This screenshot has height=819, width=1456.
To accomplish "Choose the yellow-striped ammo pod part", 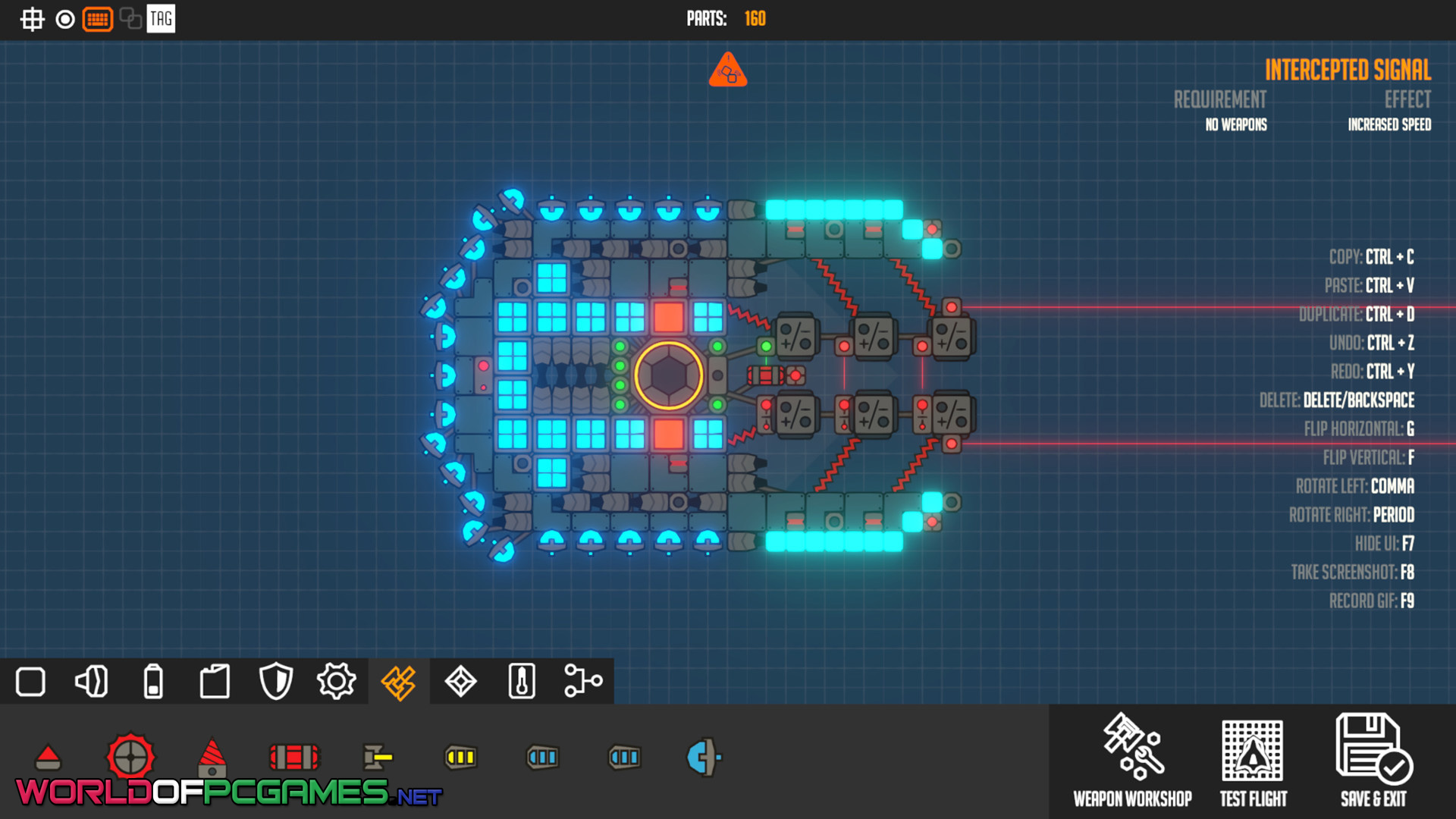I will coord(460,757).
